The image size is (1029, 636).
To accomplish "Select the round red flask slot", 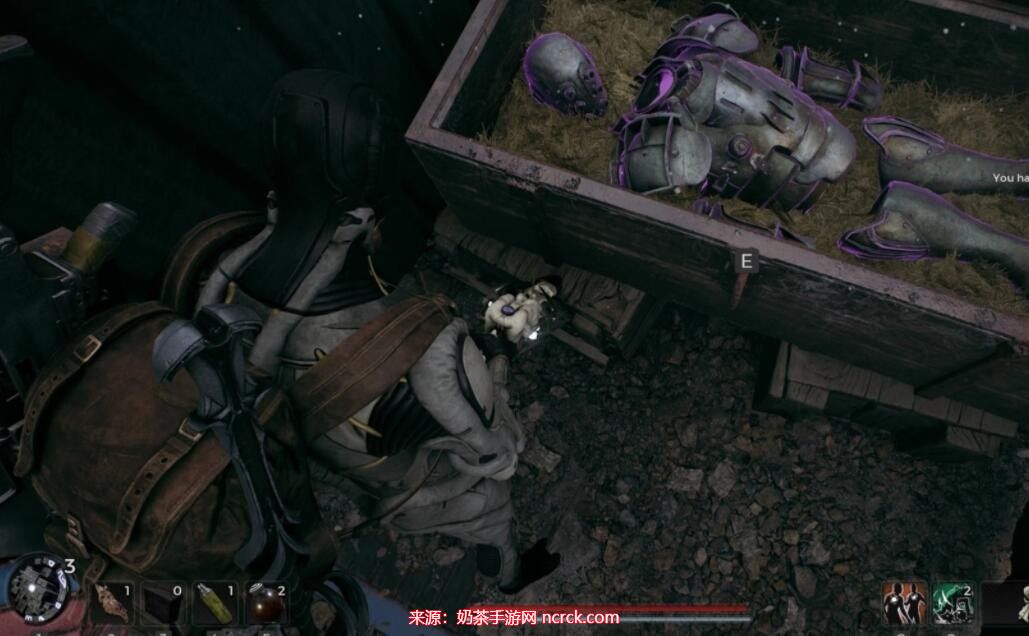I will point(266,604).
